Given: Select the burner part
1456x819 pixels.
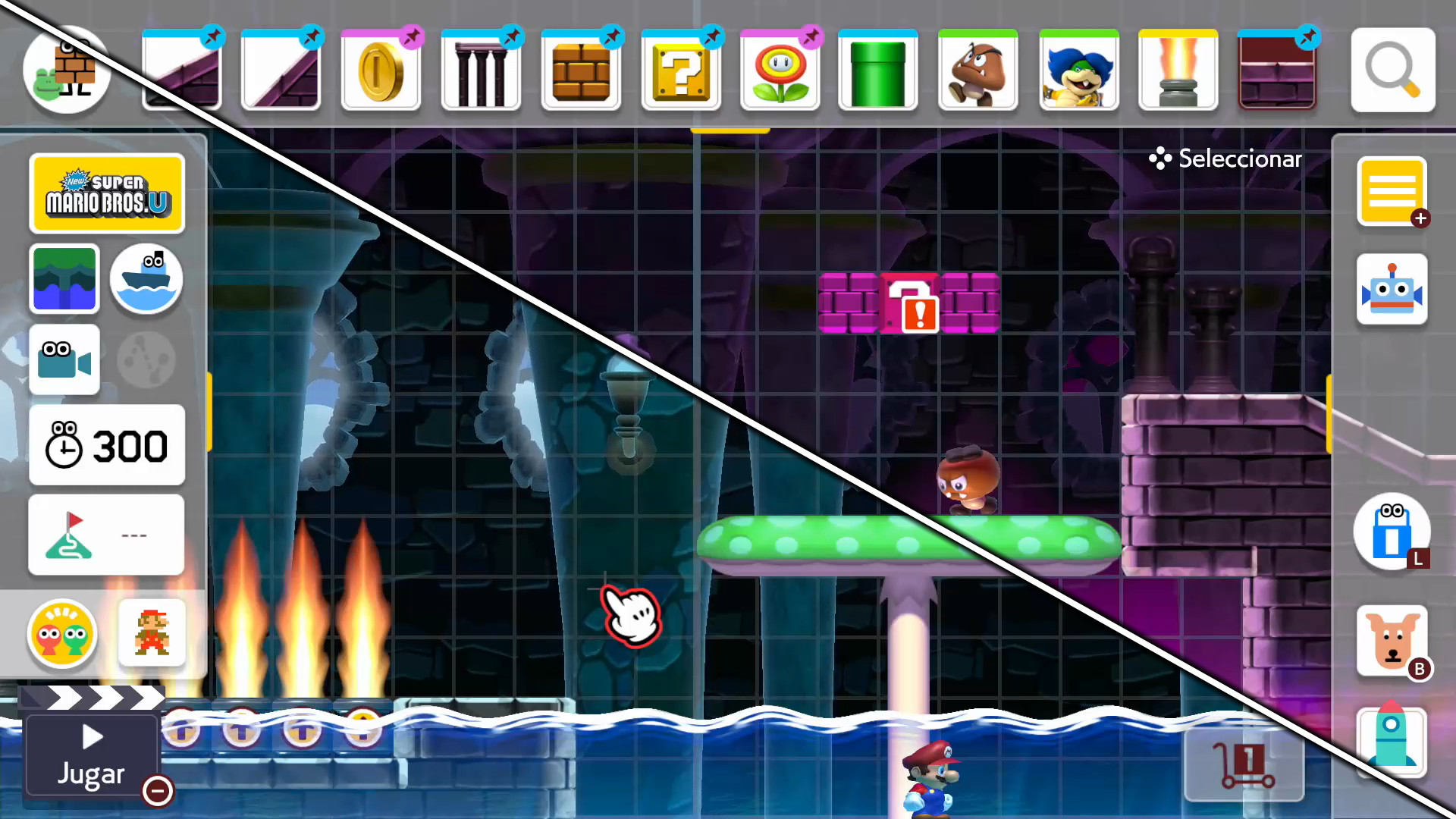Looking at the screenshot, I should click(1178, 69).
